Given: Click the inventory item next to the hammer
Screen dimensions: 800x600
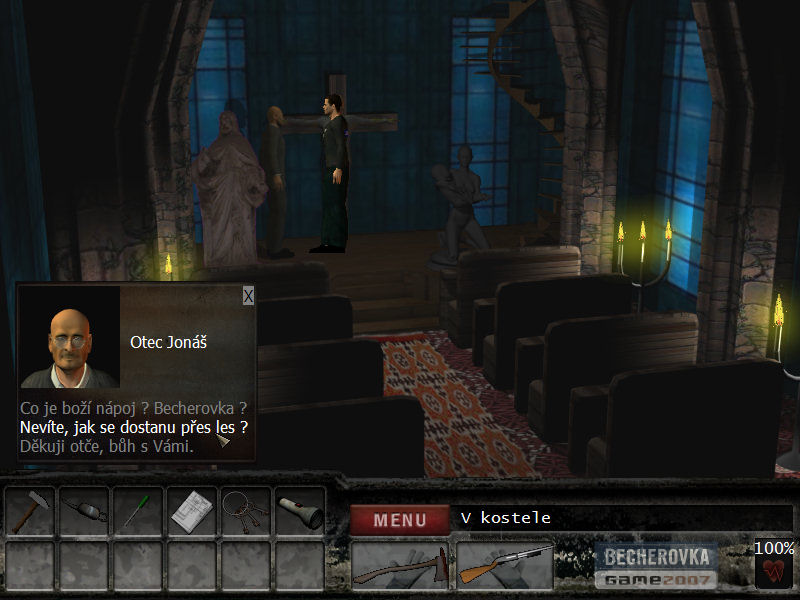Looking at the screenshot, I should [84, 512].
